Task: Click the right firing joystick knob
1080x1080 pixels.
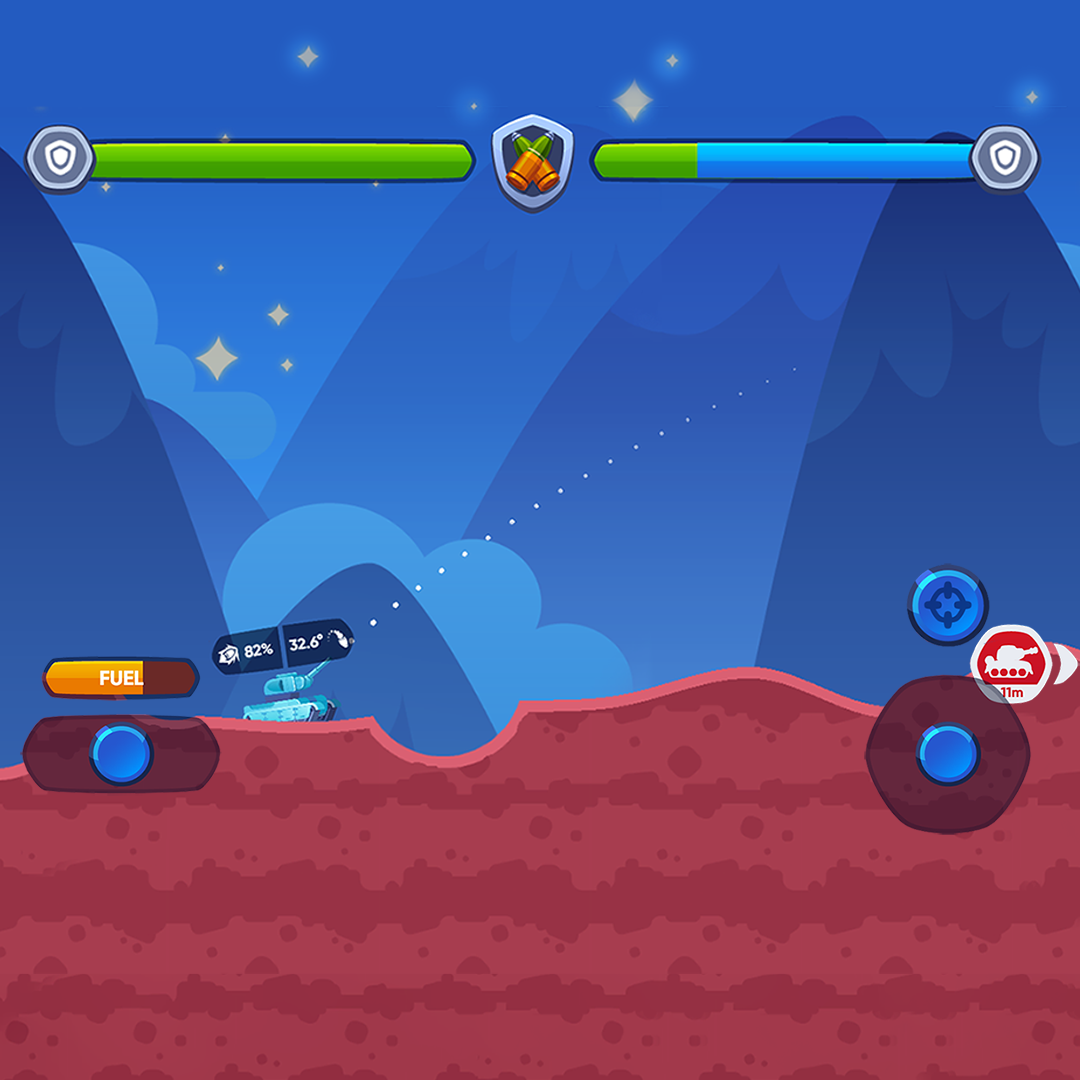Action: pyautogui.click(x=947, y=754)
